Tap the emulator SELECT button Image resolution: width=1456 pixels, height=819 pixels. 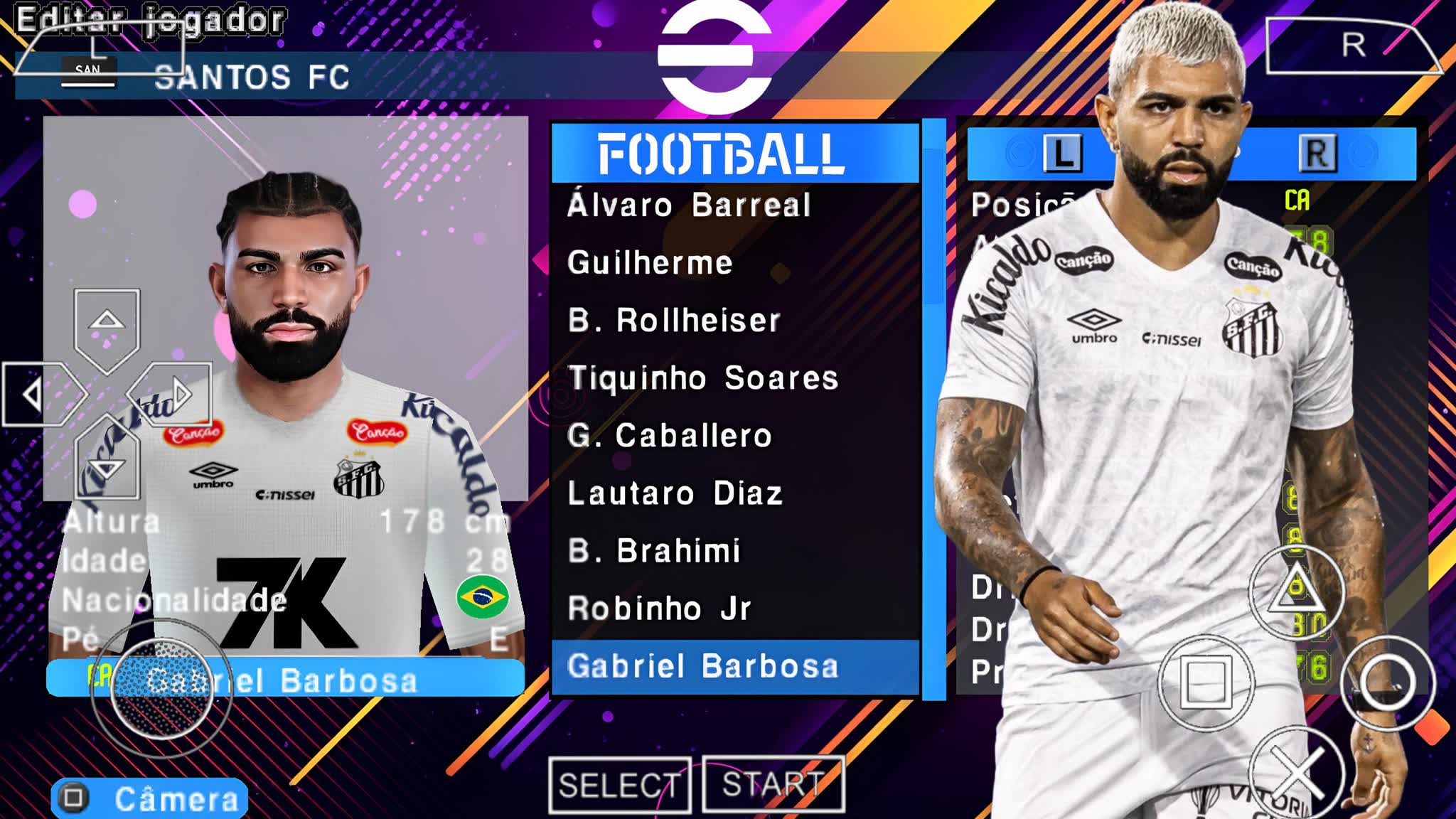pyautogui.click(x=619, y=786)
